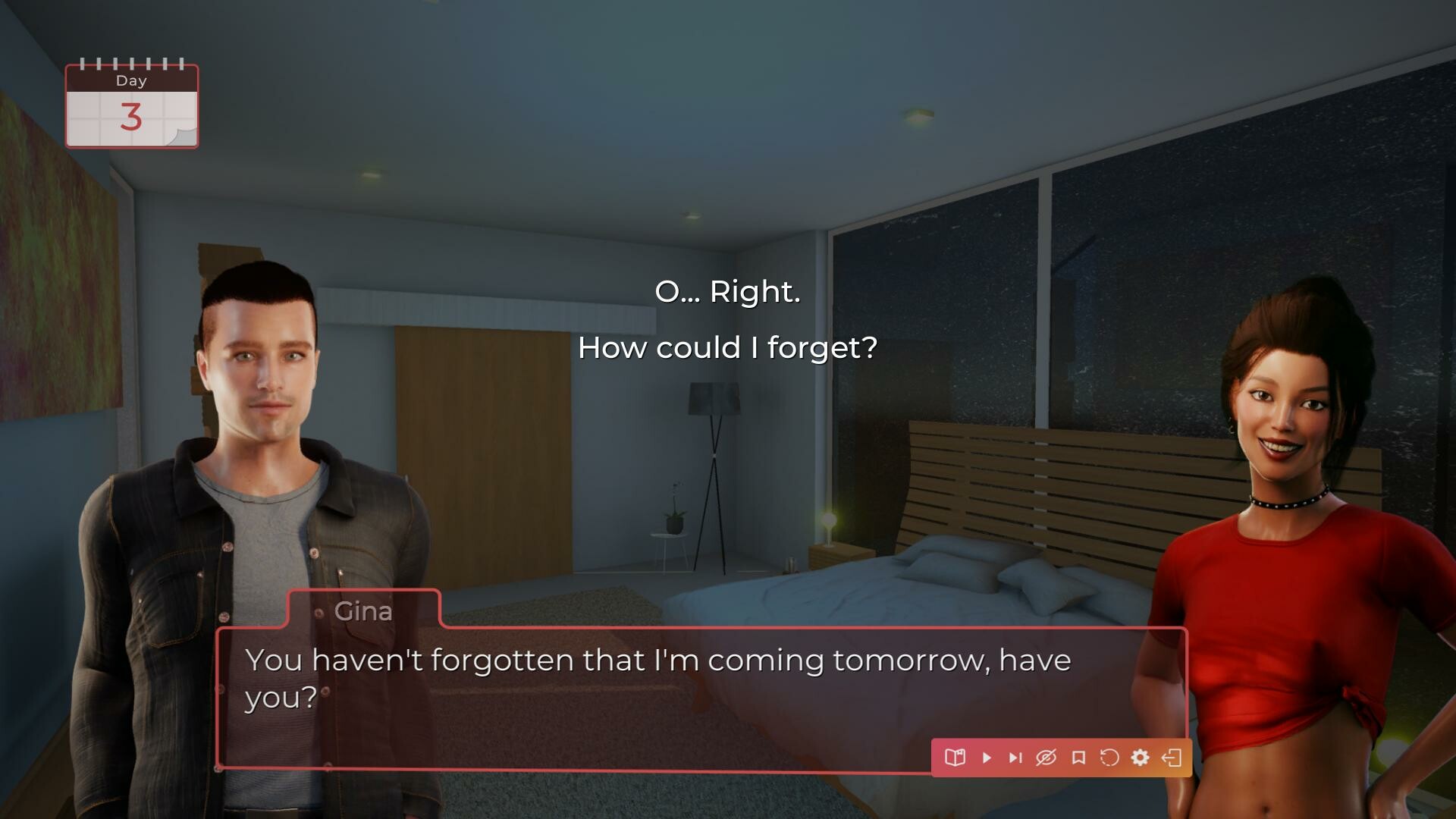
Task: Click the "How could I forget?" line
Action: (x=726, y=347)
